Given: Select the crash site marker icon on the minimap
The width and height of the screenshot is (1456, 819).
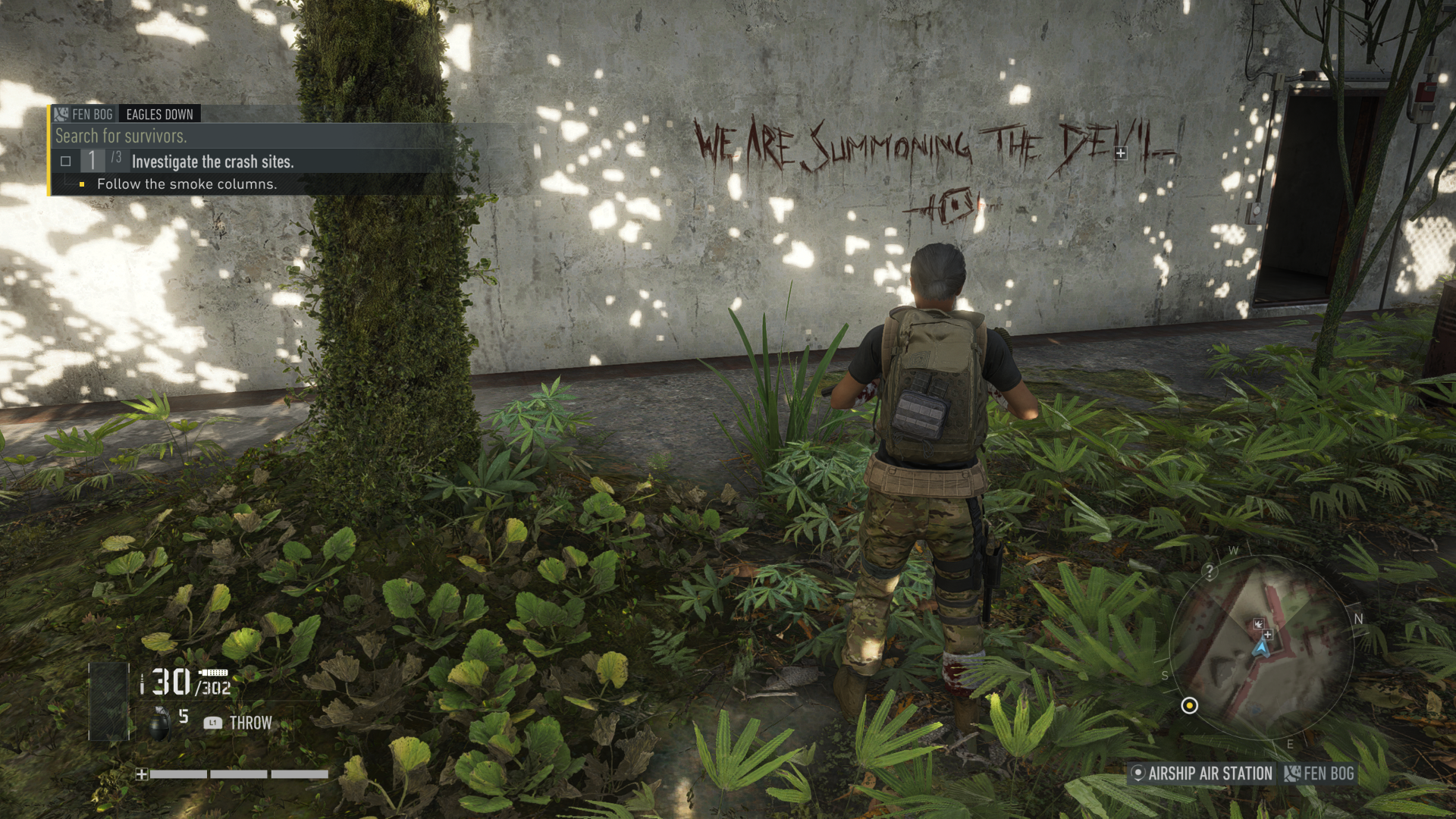Looking at the screenshot, I should click(x=1260, y=623).
